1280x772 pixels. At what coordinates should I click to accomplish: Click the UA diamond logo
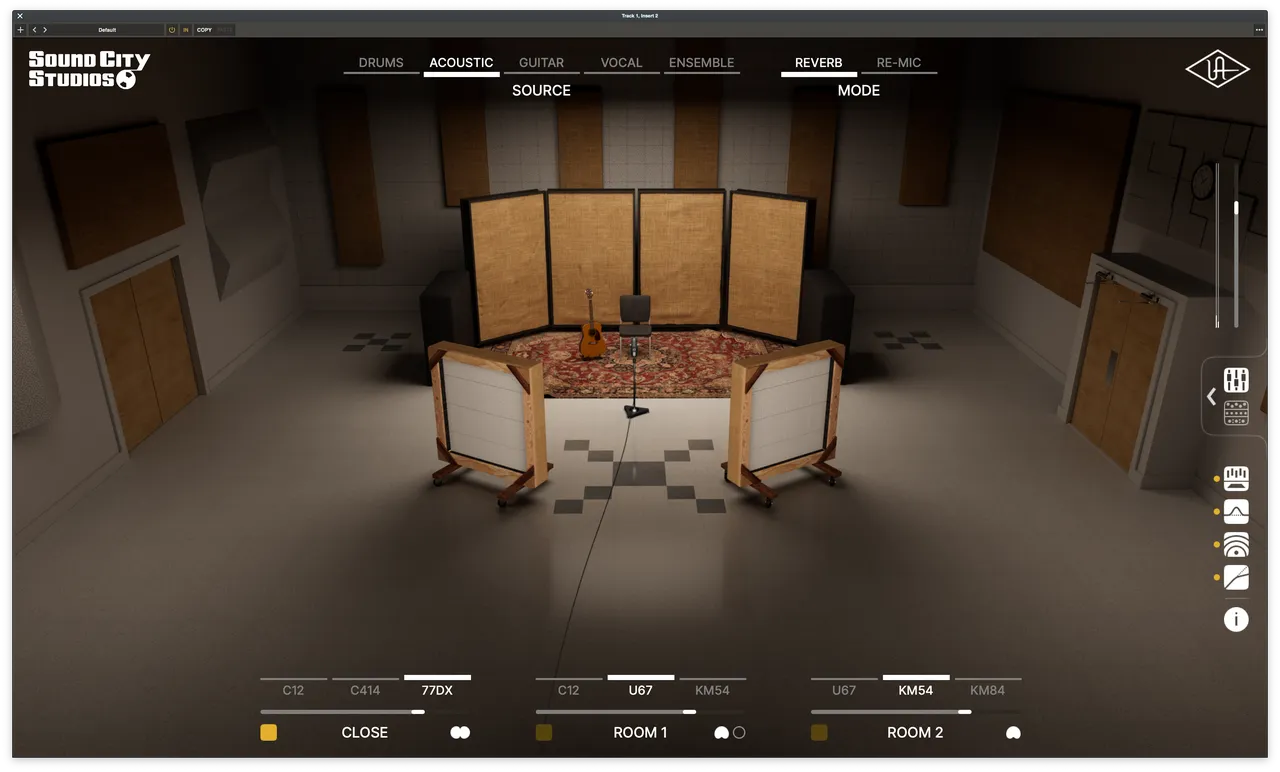point(1217,69)
